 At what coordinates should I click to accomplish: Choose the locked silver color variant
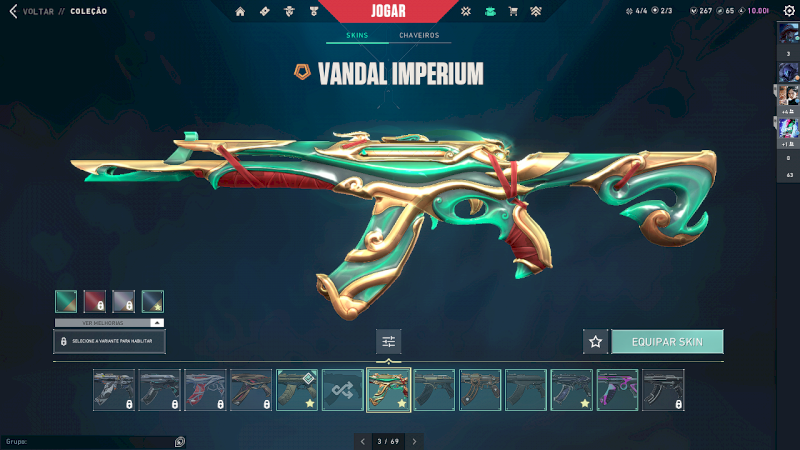[x=124, y=301]
